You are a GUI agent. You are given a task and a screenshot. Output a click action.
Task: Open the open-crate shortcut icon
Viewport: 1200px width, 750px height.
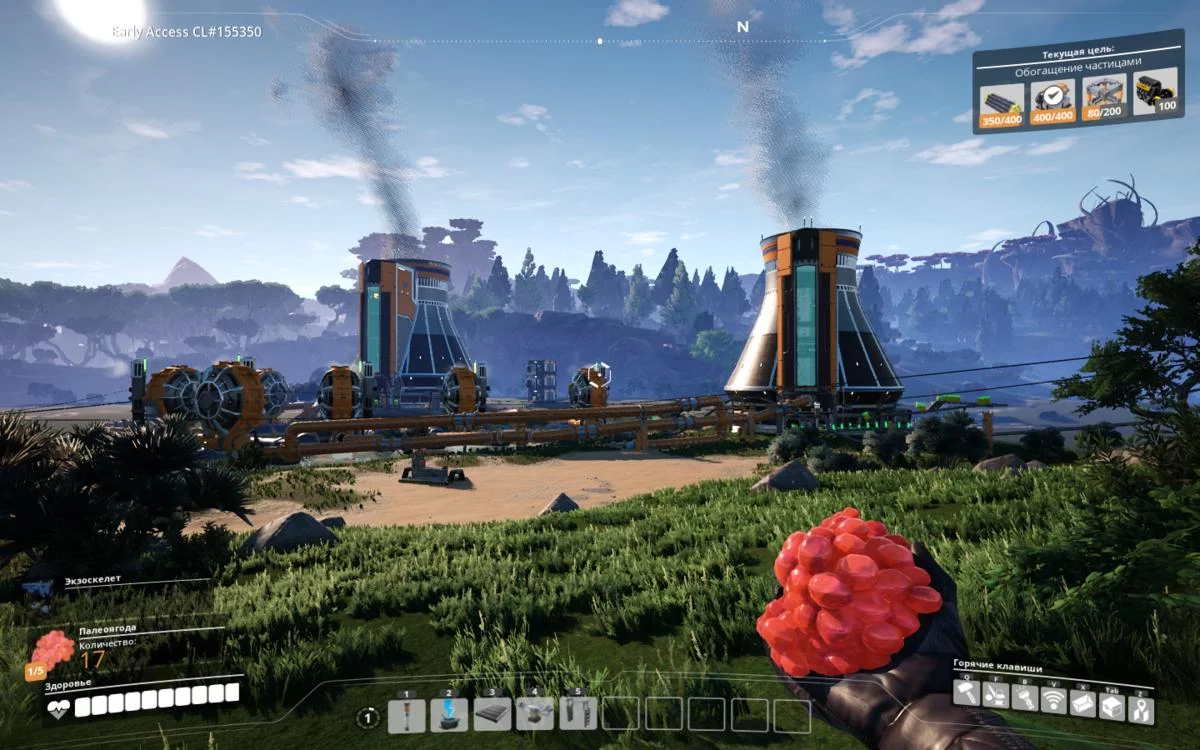click(1083, 703)
